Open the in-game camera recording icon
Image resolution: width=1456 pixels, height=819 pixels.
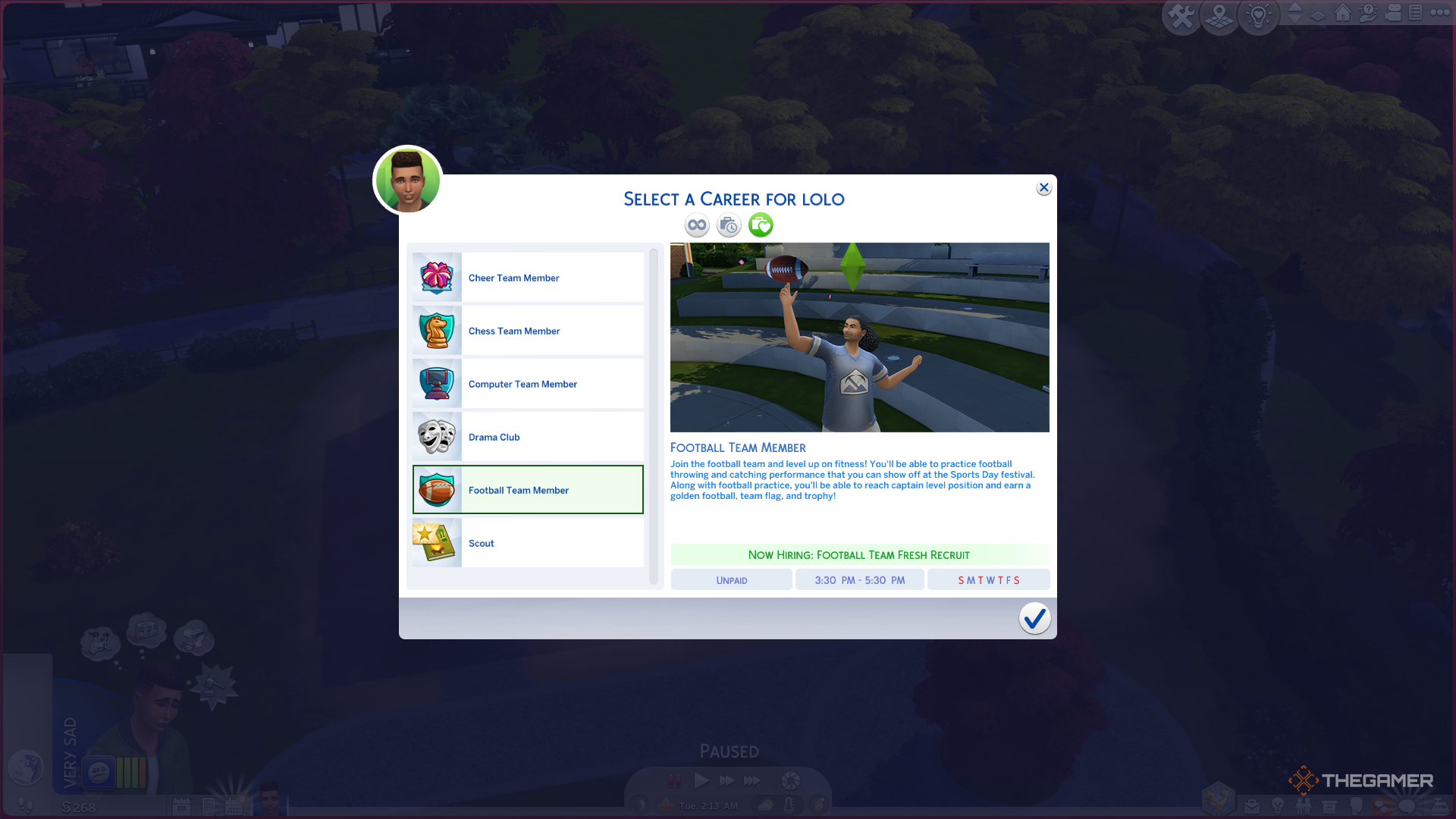click(x=1393, y=14)
